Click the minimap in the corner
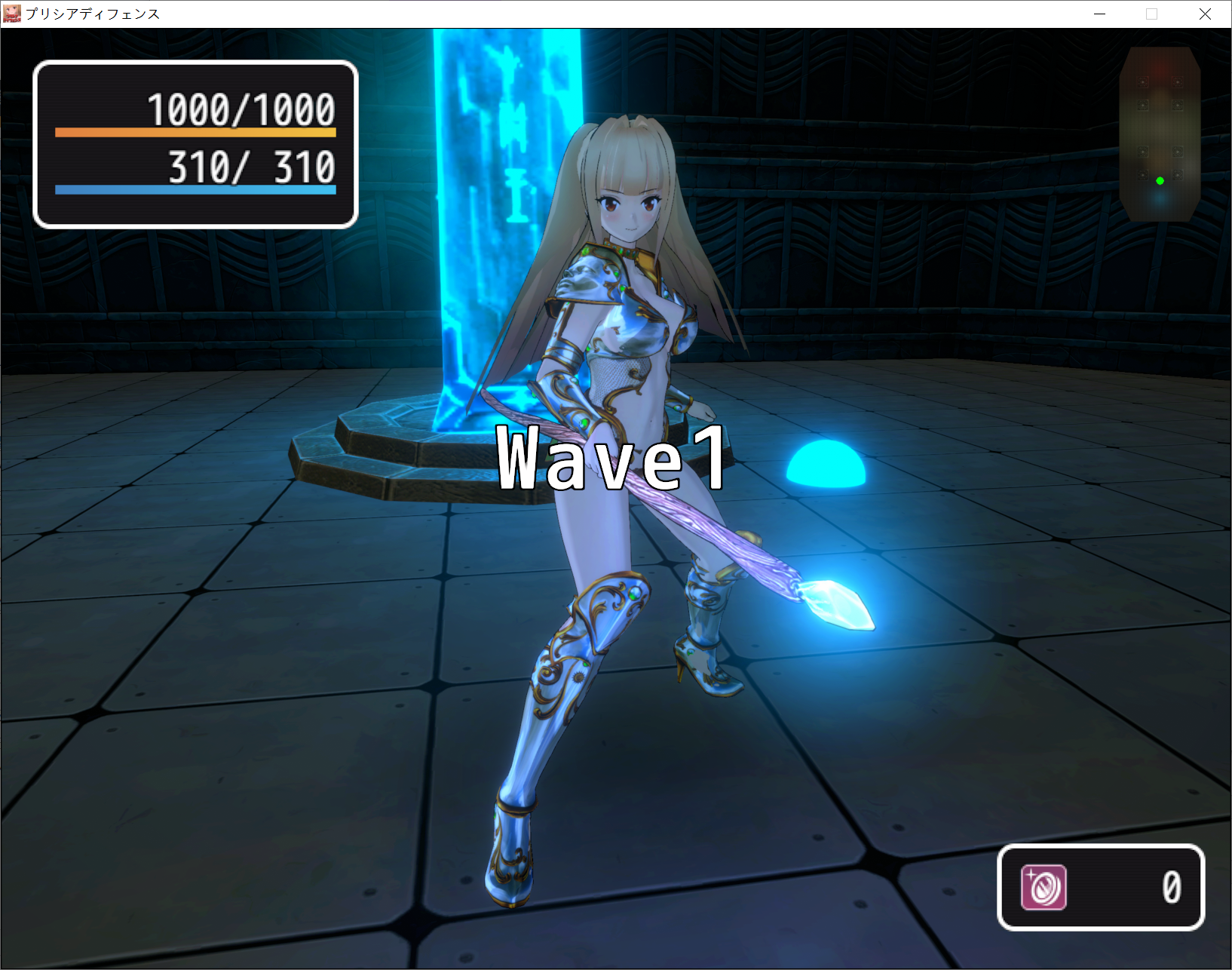The width and height of the screenshot is (1232, 970). tap(1160, 134)
